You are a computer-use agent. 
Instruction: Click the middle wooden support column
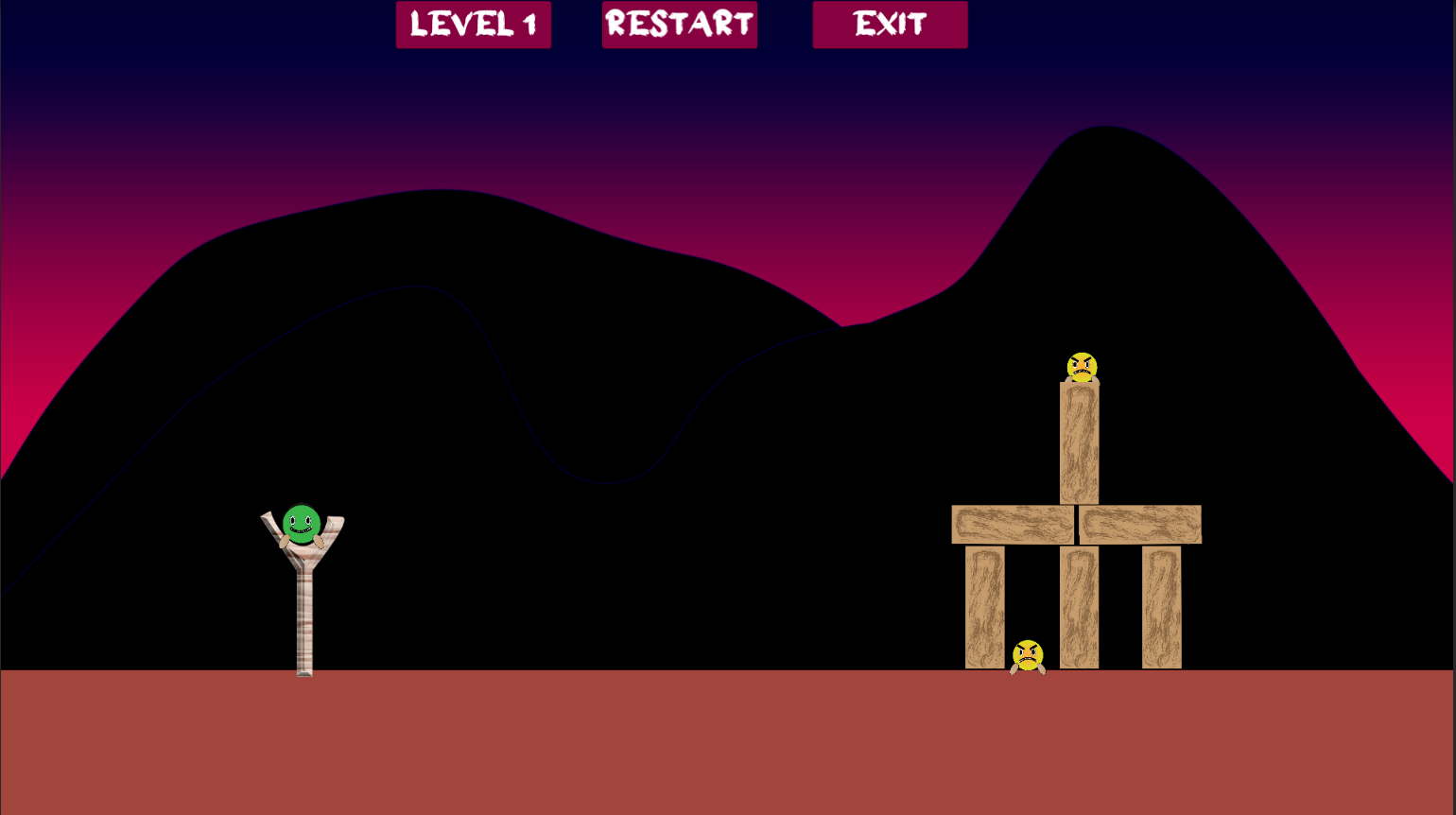click(1080, 605)
